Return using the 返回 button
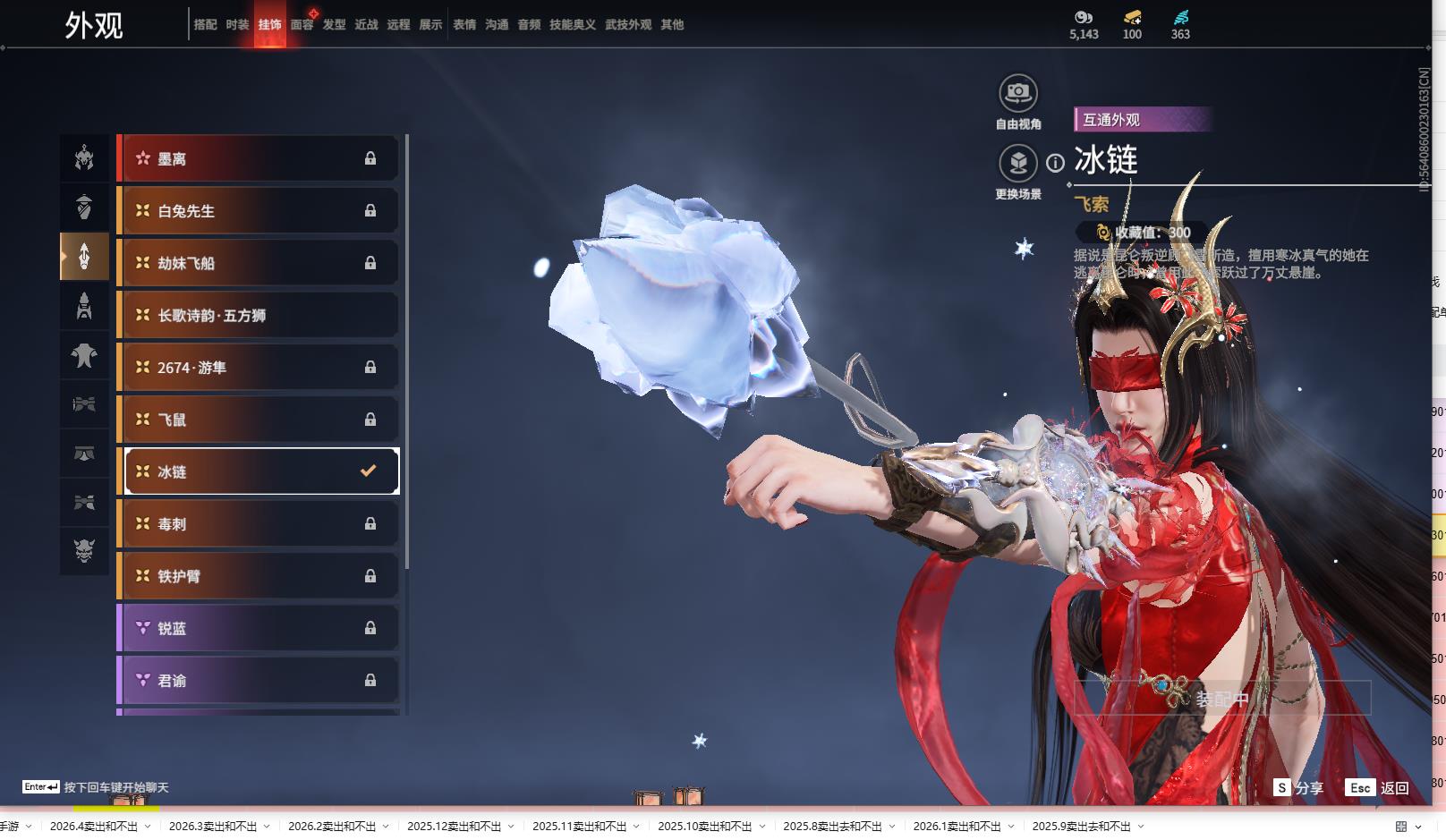1446x840 pixels. [x=1378, y=788]
